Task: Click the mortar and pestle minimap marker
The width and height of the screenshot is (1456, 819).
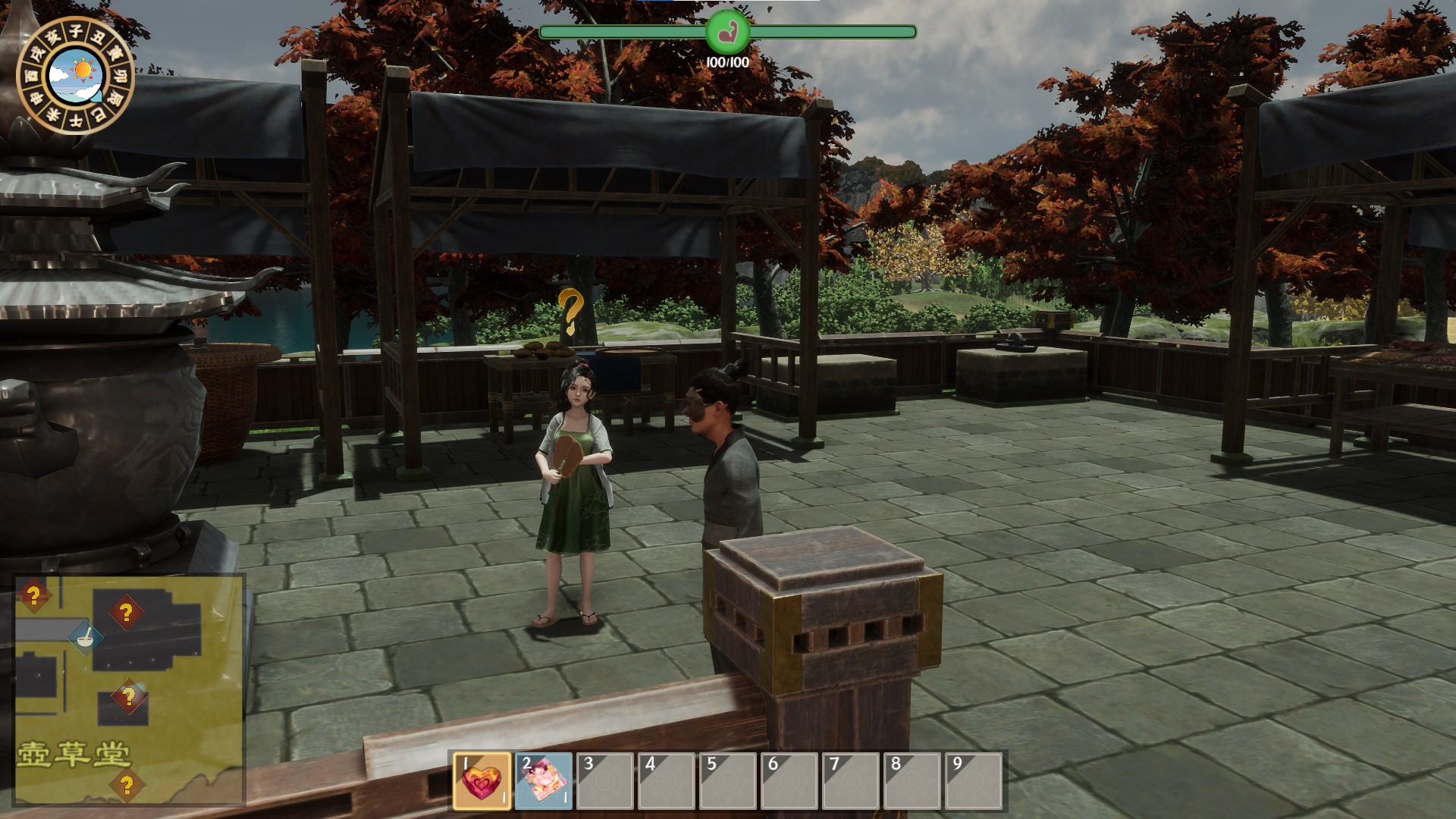Action: (86, 635)
